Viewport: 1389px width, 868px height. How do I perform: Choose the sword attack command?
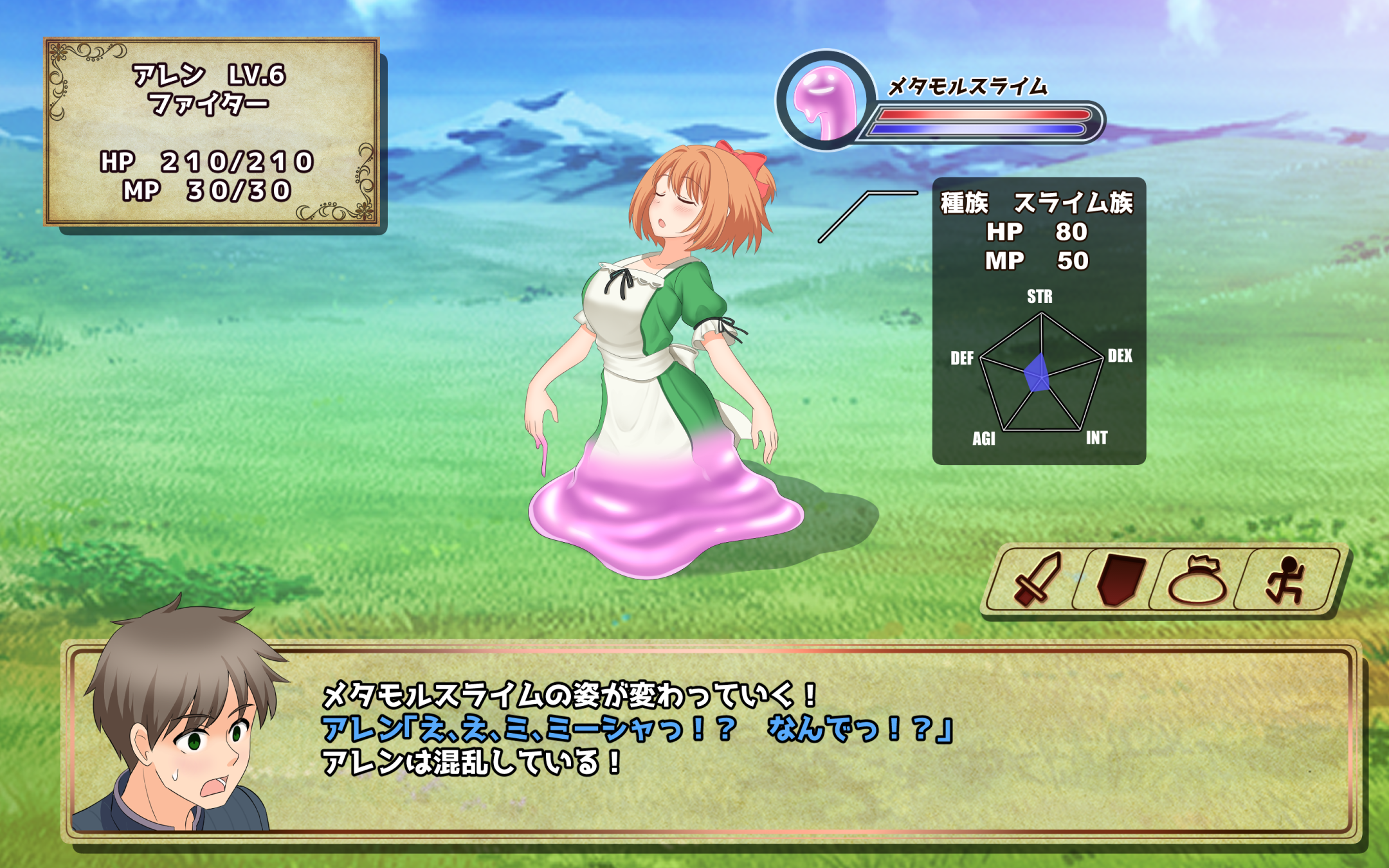point(1037,579)
